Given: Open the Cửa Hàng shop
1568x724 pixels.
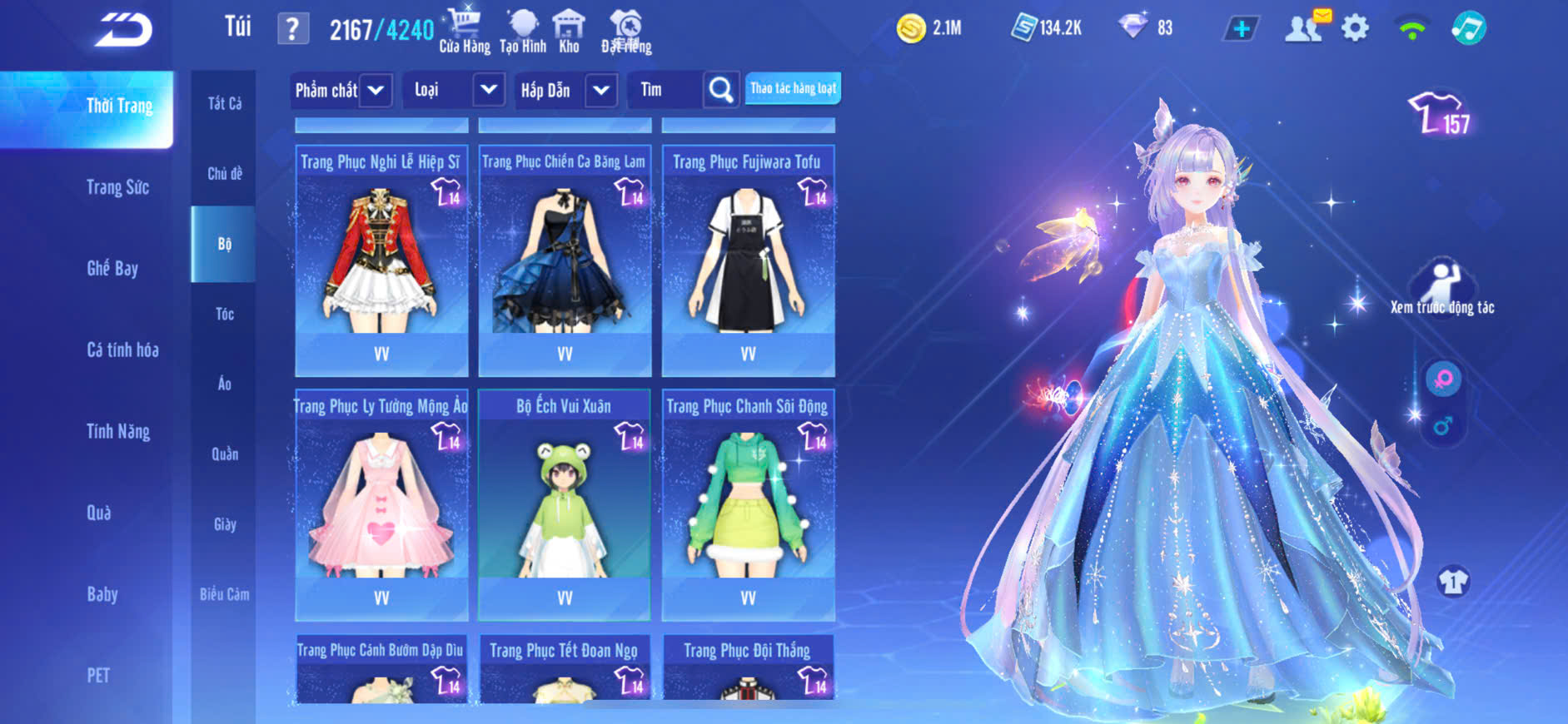Looking at the screenshot, I should 464,31.
